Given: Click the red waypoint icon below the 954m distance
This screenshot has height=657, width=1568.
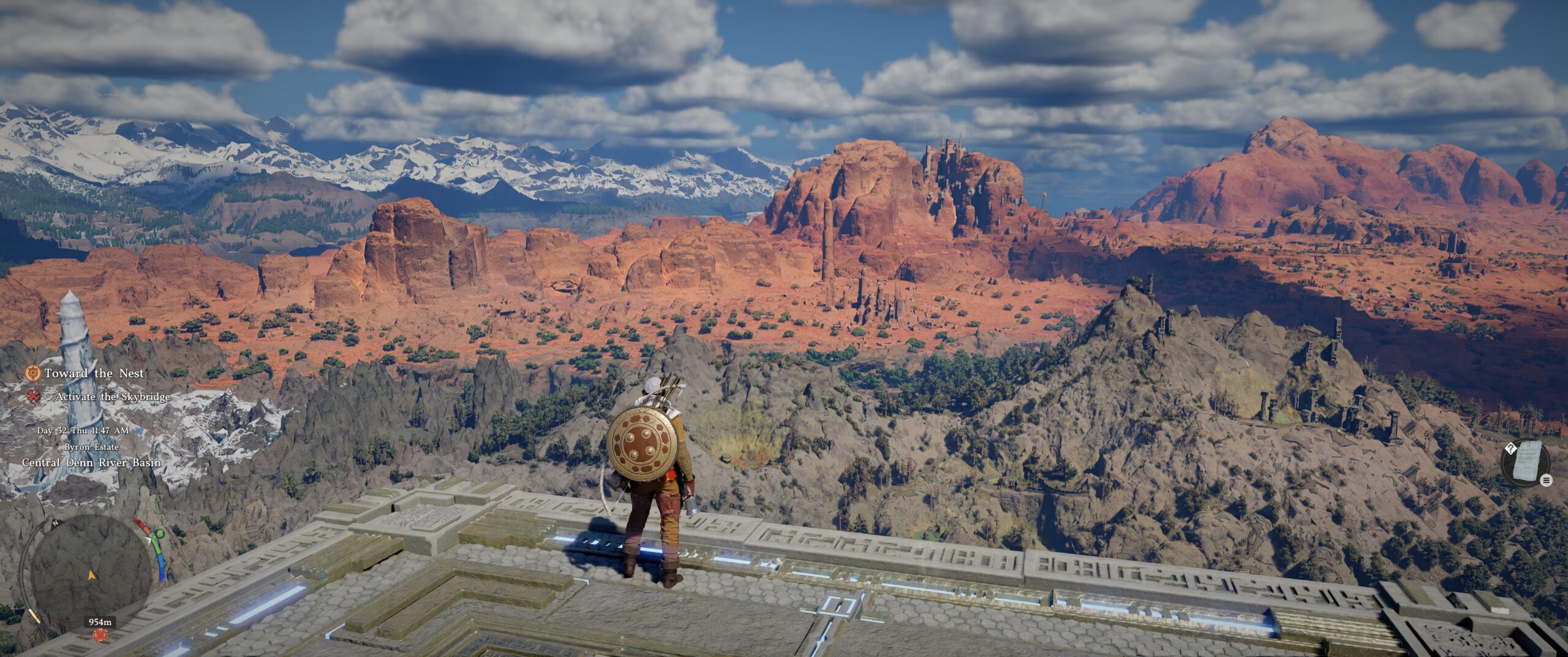Looking at the screenshot, I should (x=100, y=636).
